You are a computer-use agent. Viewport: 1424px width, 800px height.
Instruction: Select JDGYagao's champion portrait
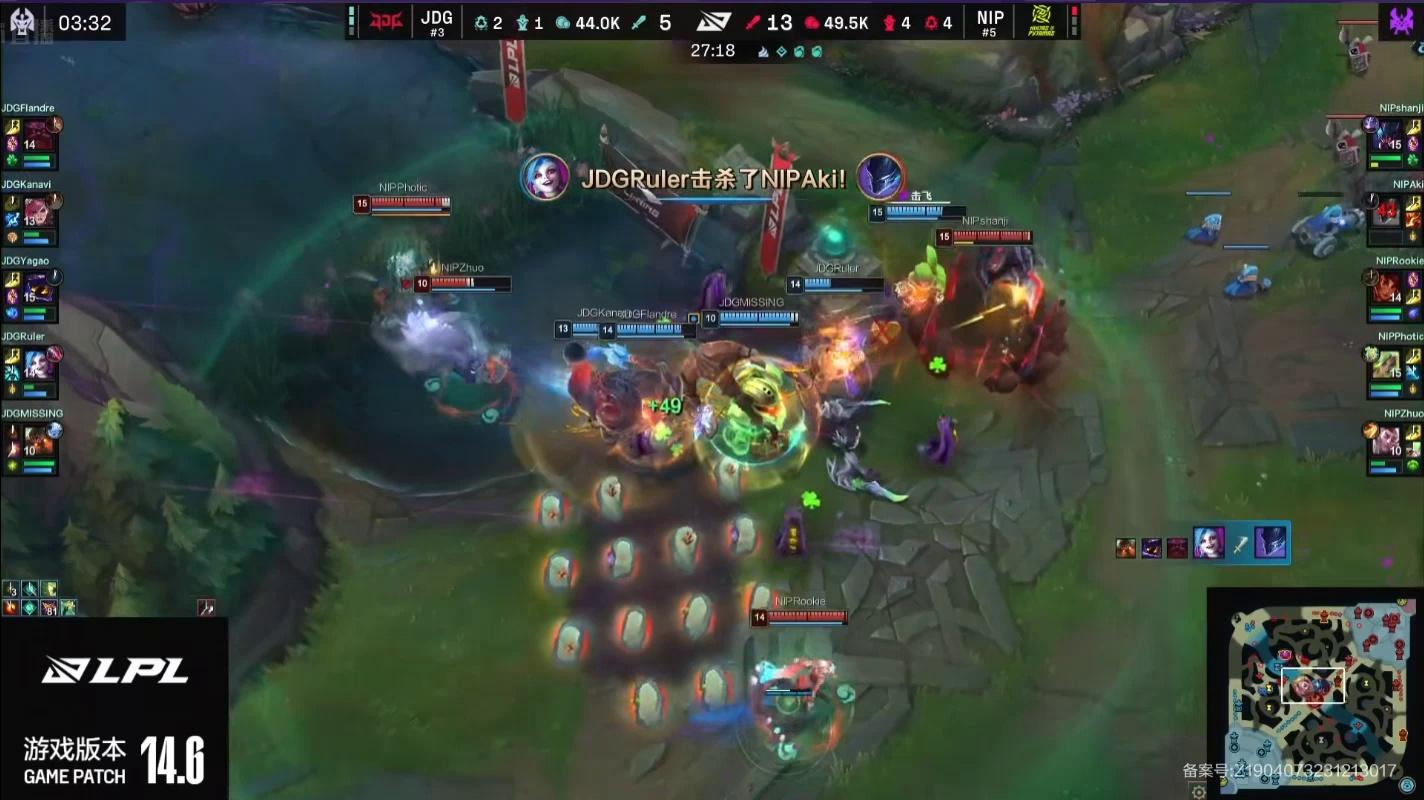tap(40, 286)
